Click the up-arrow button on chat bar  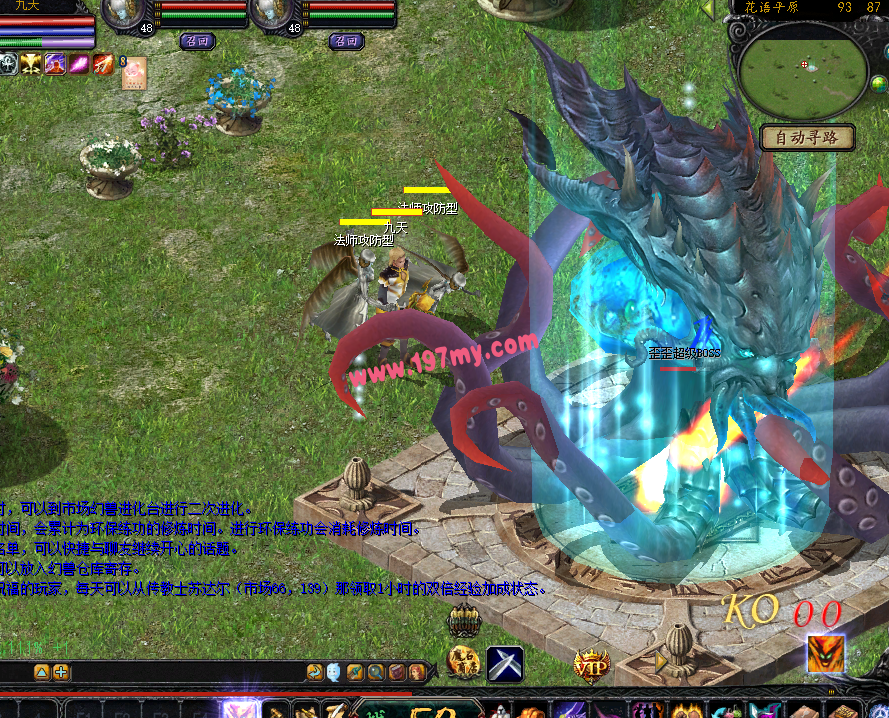pos(42,672)
